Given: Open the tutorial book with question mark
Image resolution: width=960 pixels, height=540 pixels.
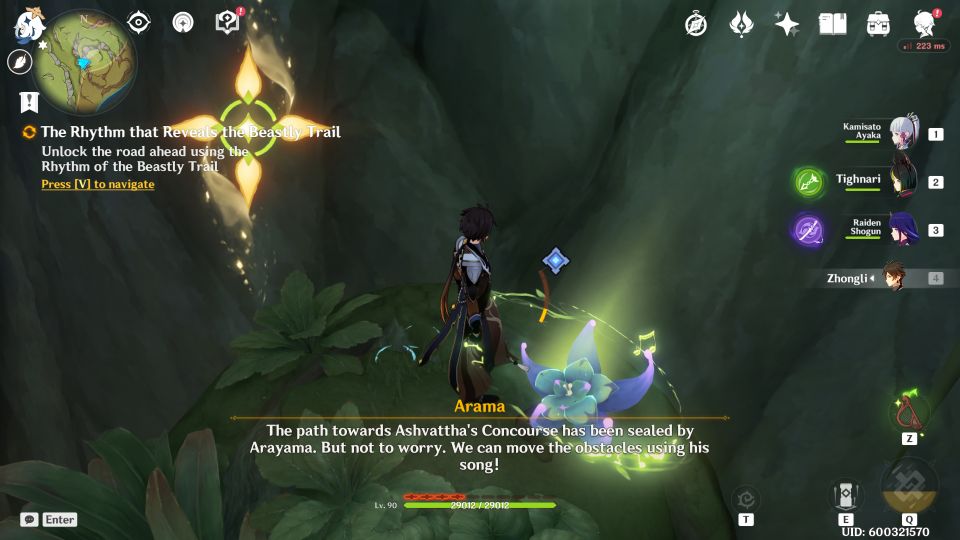Looking at the screenshot, I should (229, 22).
